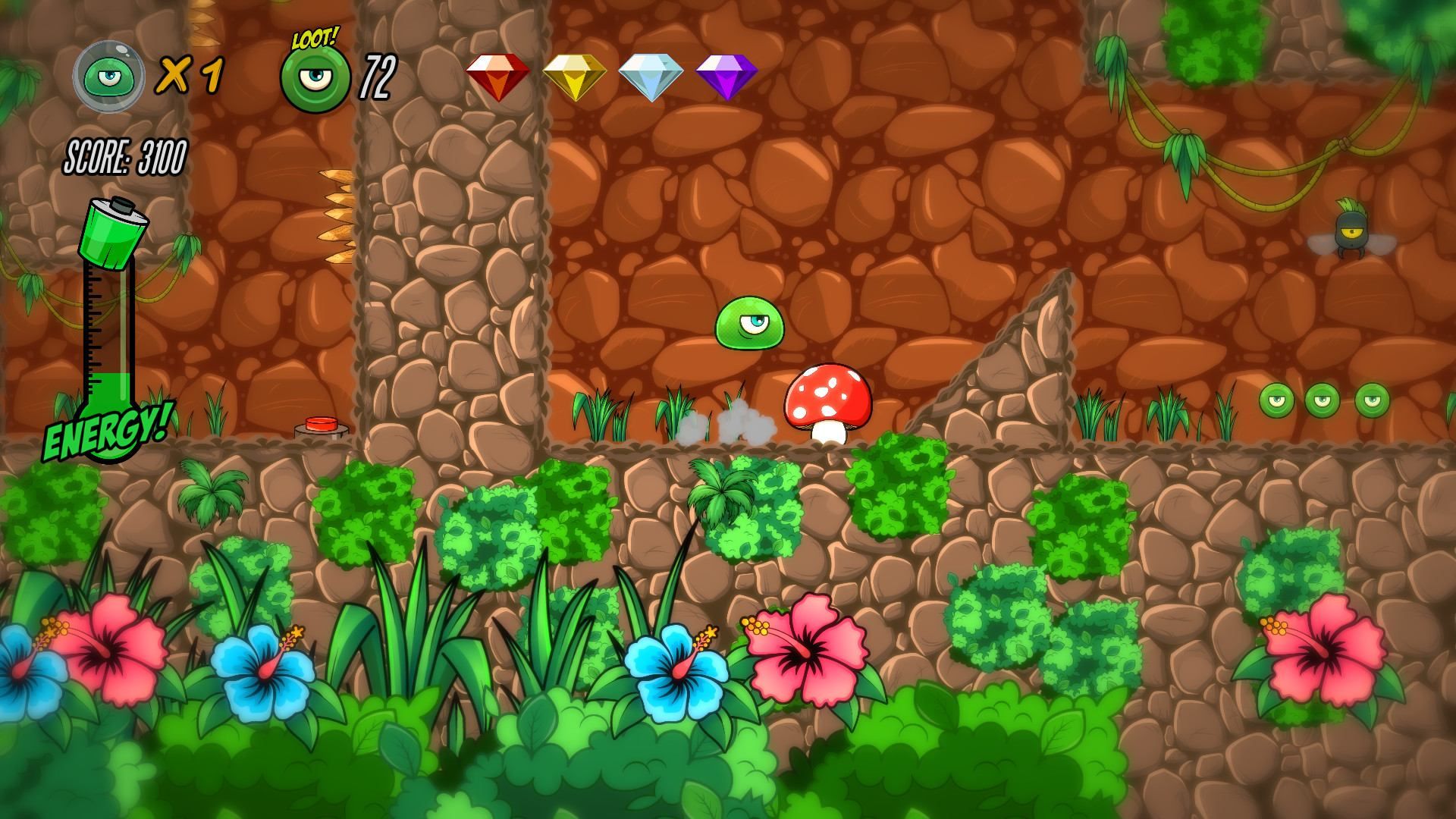Click the purple gem icon
The height and width of the screenshot is (819, 1456).
pos(726,76)
